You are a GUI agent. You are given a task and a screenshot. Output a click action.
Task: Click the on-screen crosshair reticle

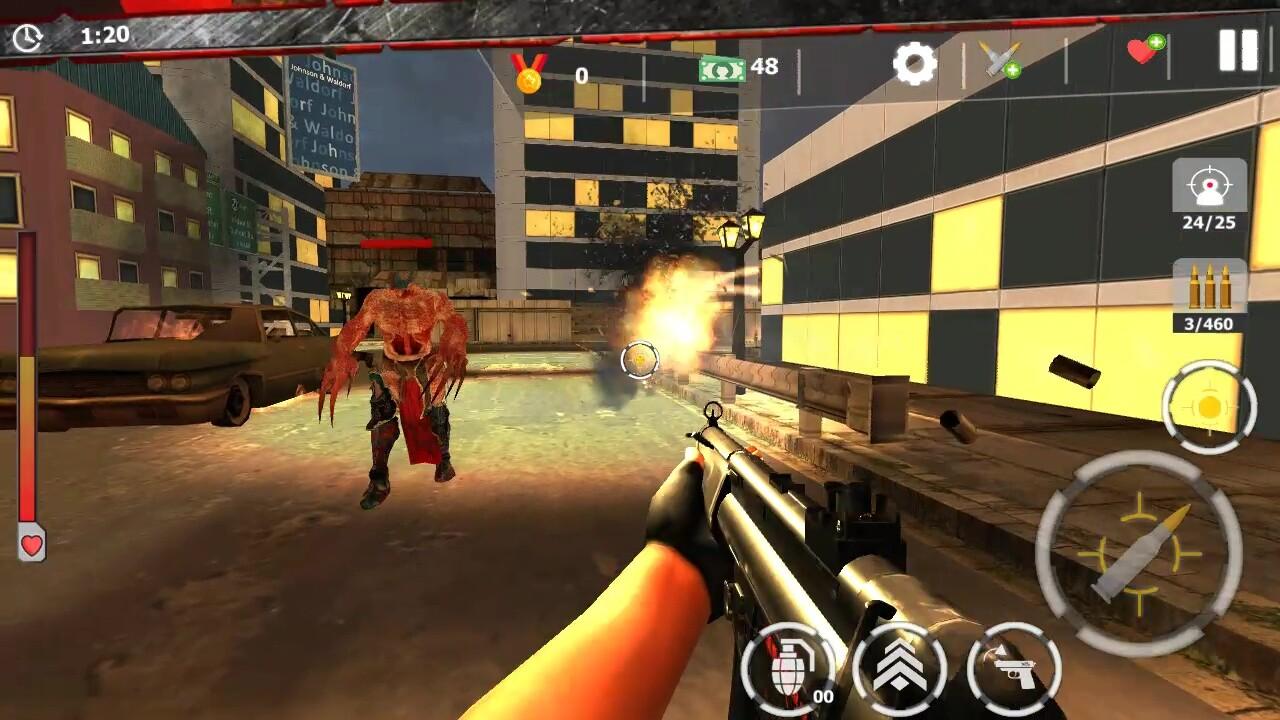coord(640,360)
